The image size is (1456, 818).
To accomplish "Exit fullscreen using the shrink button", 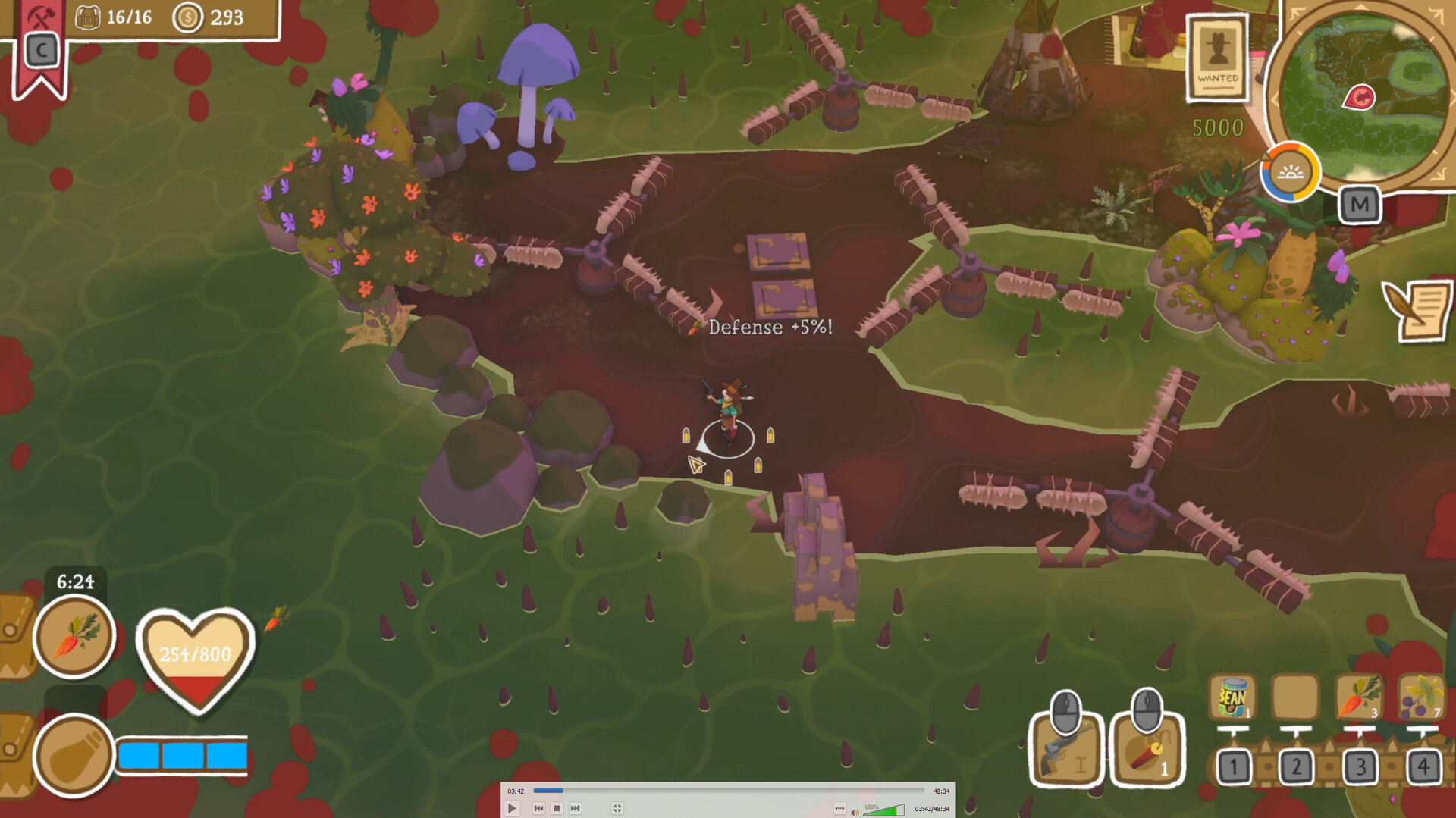I will click(617, 809).
